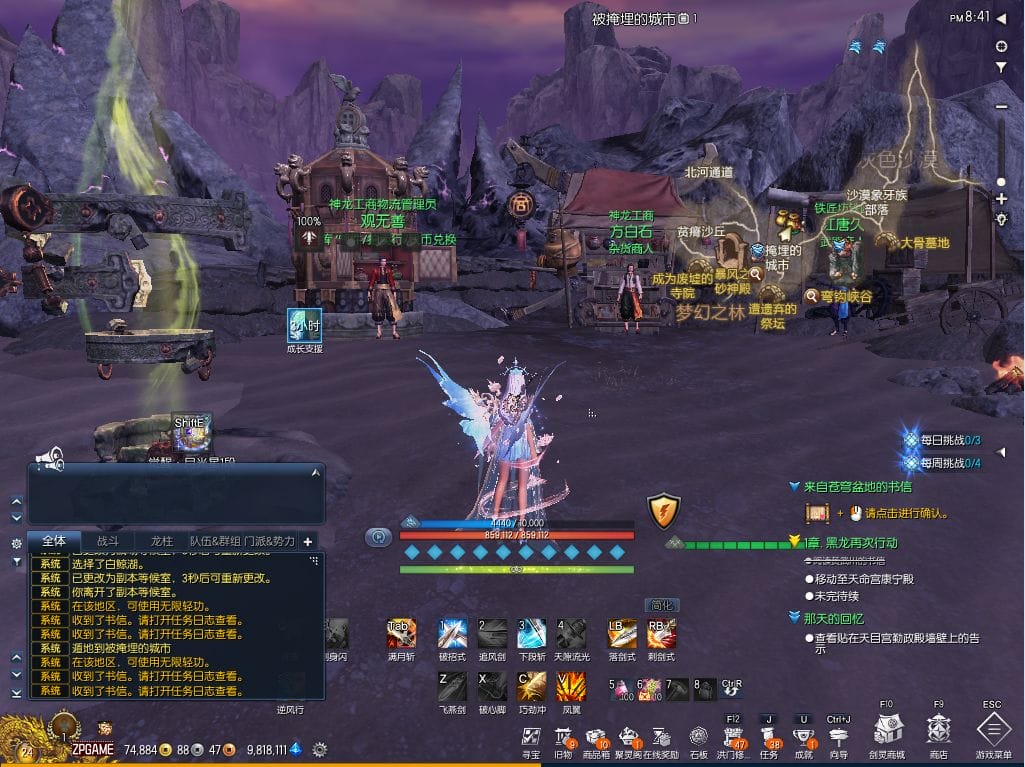Open the minimap filter funnel icon
The image size is (1025, 767).
pos(1001,67)
